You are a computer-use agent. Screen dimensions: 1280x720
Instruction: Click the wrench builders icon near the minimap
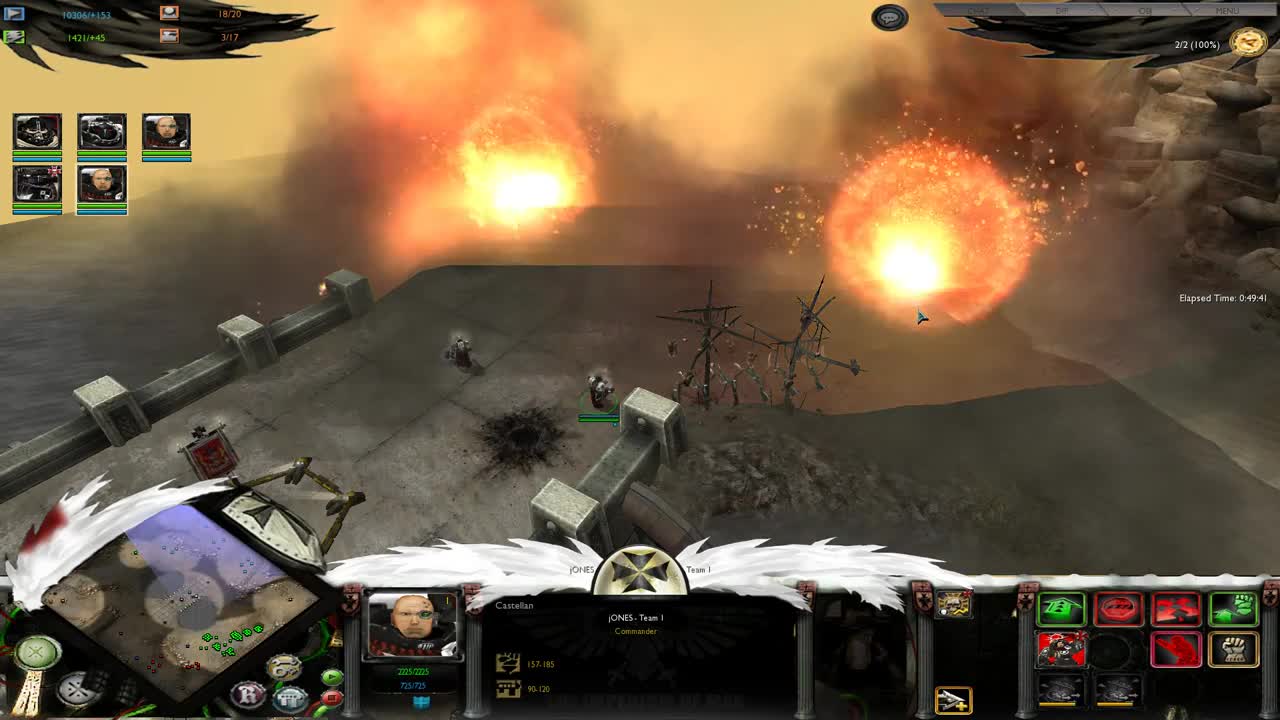281,664
